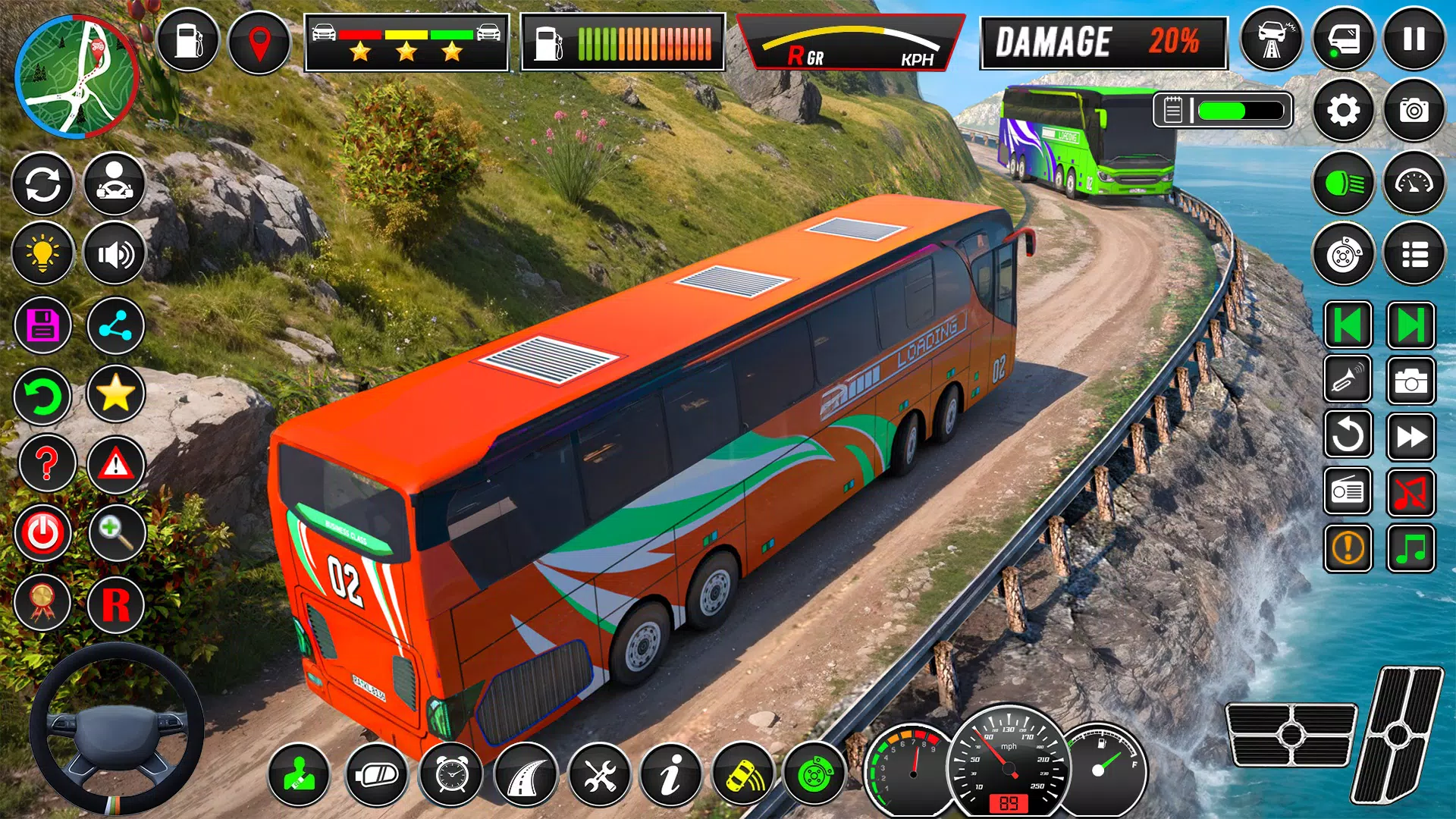The image size is (1456, 819).
Task: Skip to next track with green forward button
Action: coord(1410,326)
